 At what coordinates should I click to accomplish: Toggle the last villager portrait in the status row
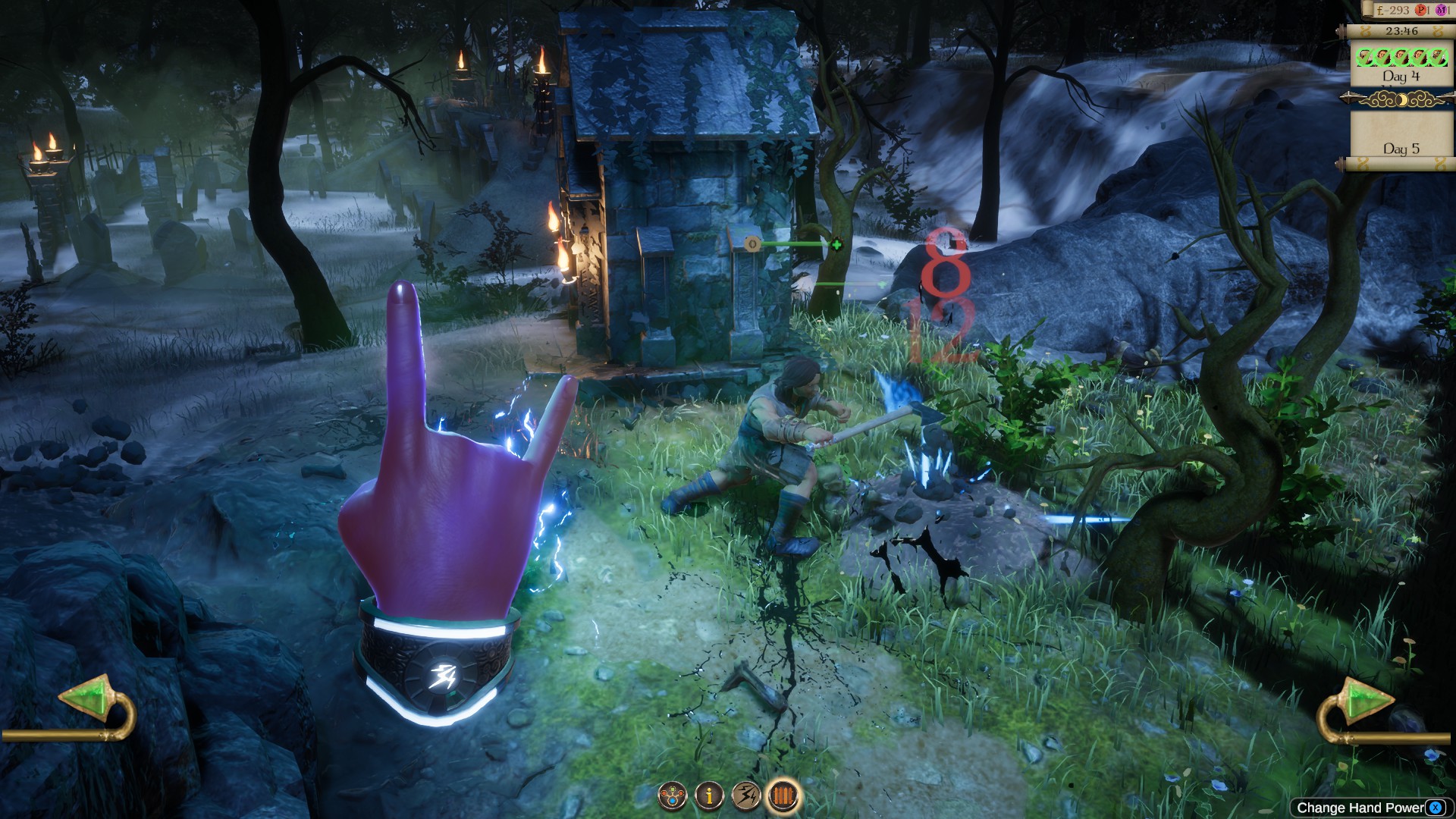coord(1438,57)
